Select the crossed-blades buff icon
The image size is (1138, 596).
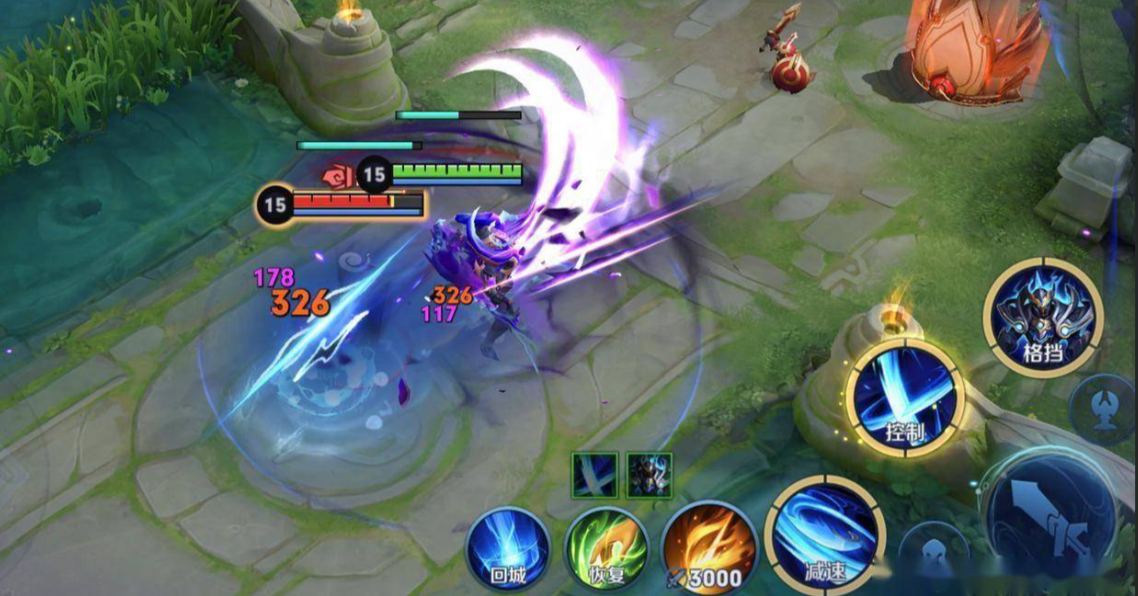click(x=594, y=475)
